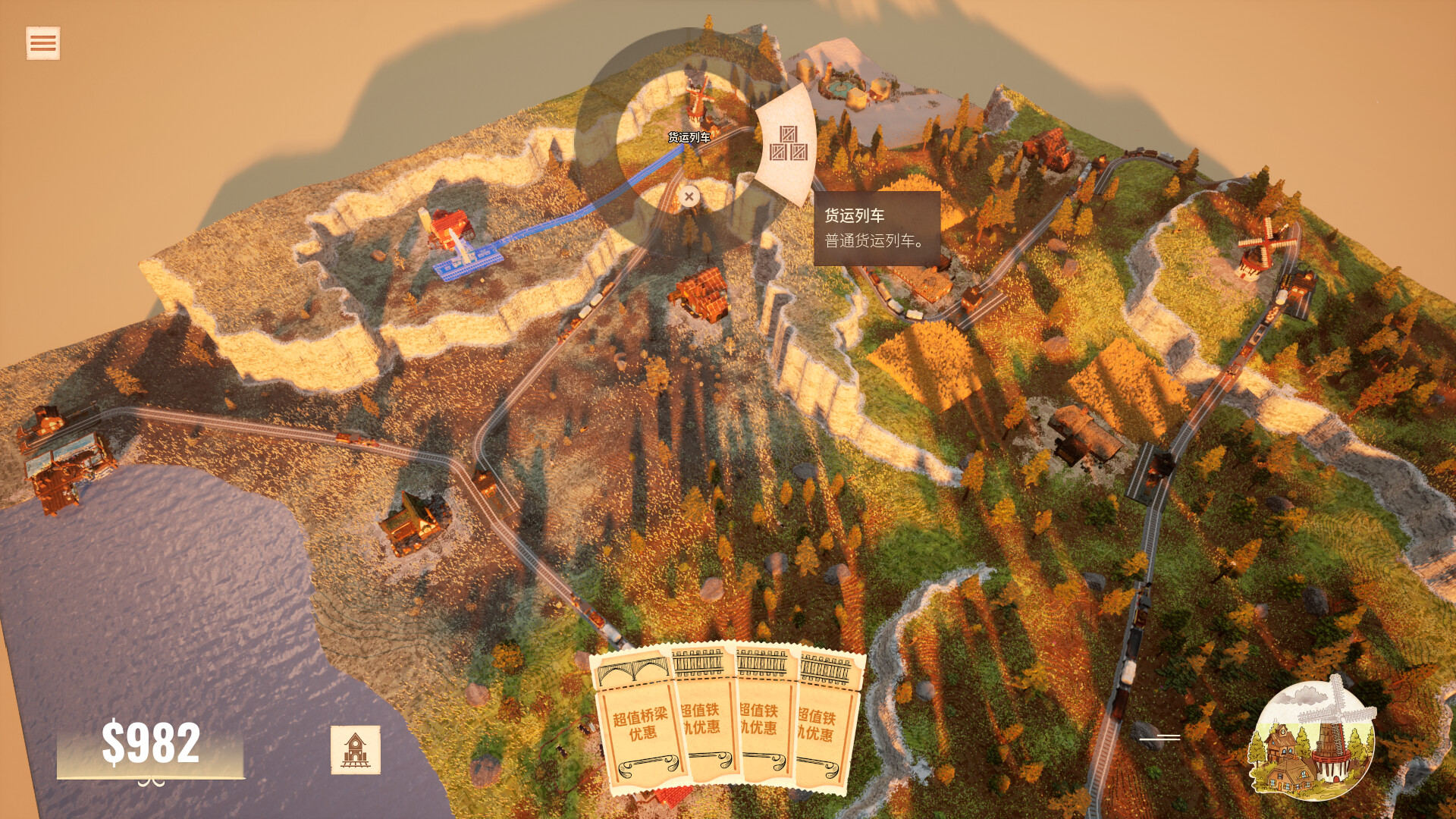Choose the freight train crates segment
Image resolution: width=1456 pixels, height=819 pixels.
coord(788,144)
